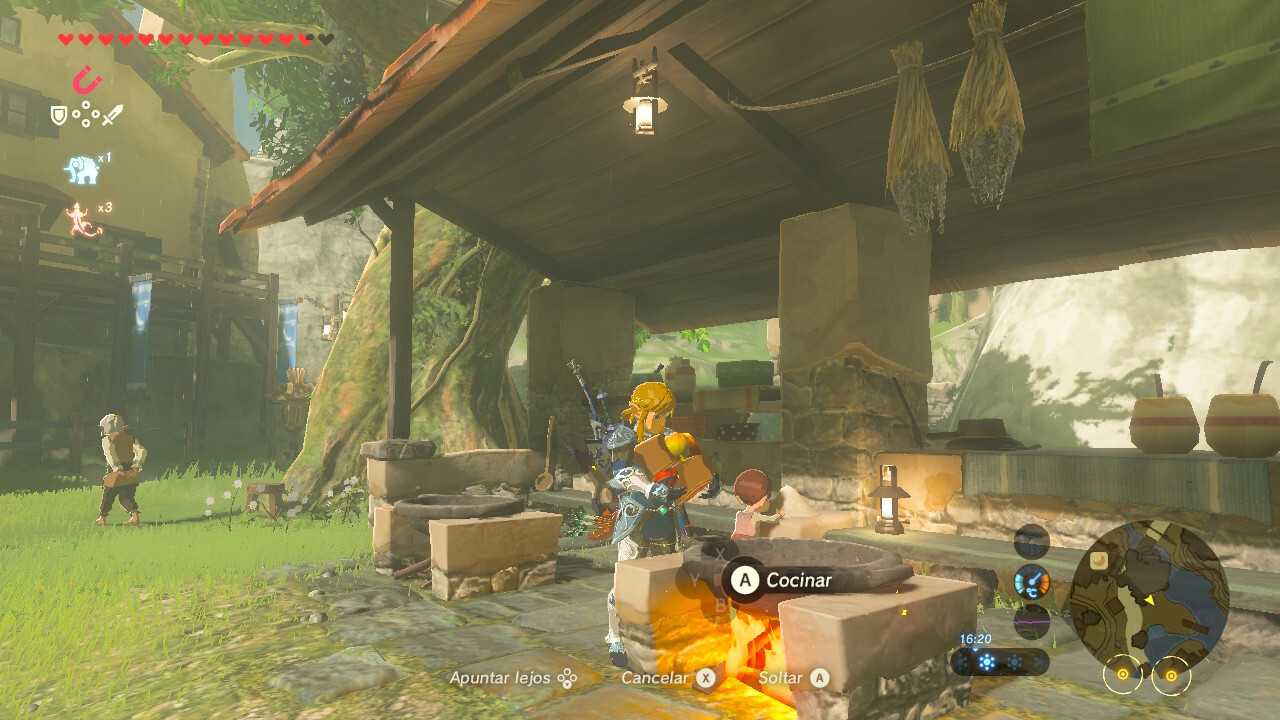Viewport: 1280px width, 720px height.
Task: Toggle the purple noise level meter
Action: click(1031, 621)
